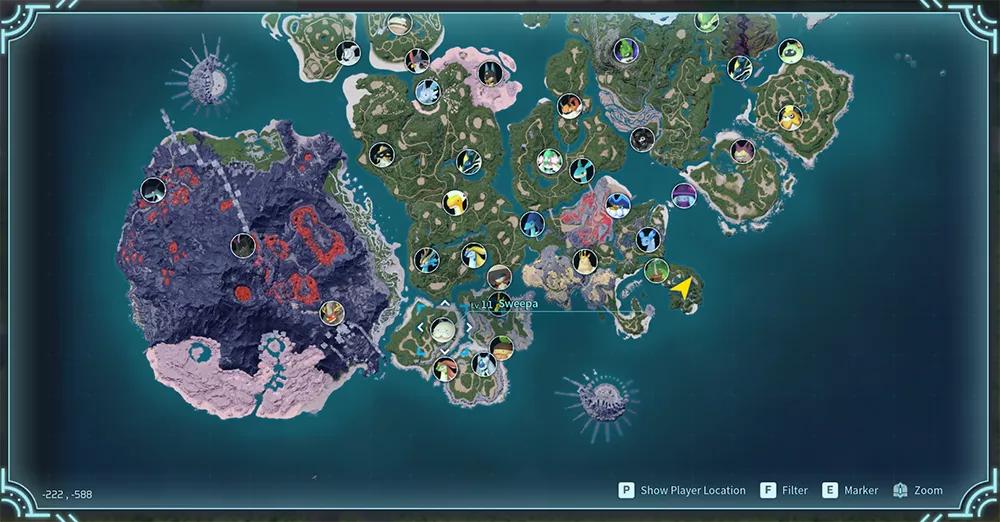Select the fox boss marker with red-orange fur
The height and width of the screenshot is (522, 1000).
point(570,106)
